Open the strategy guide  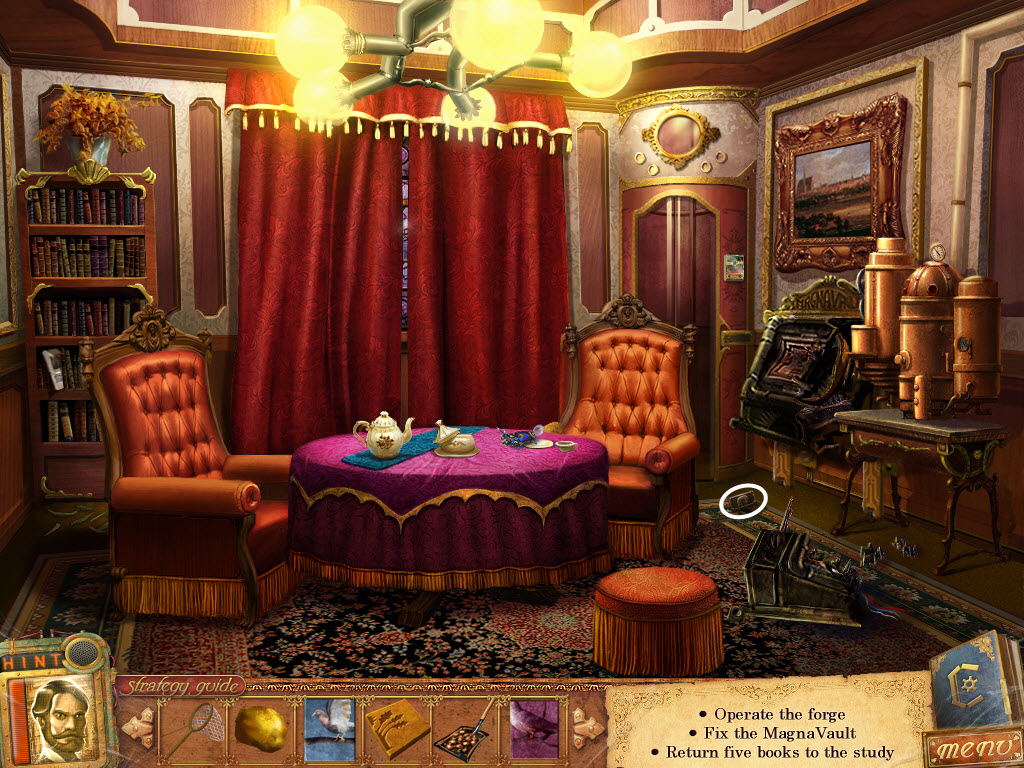pos(181,686)
